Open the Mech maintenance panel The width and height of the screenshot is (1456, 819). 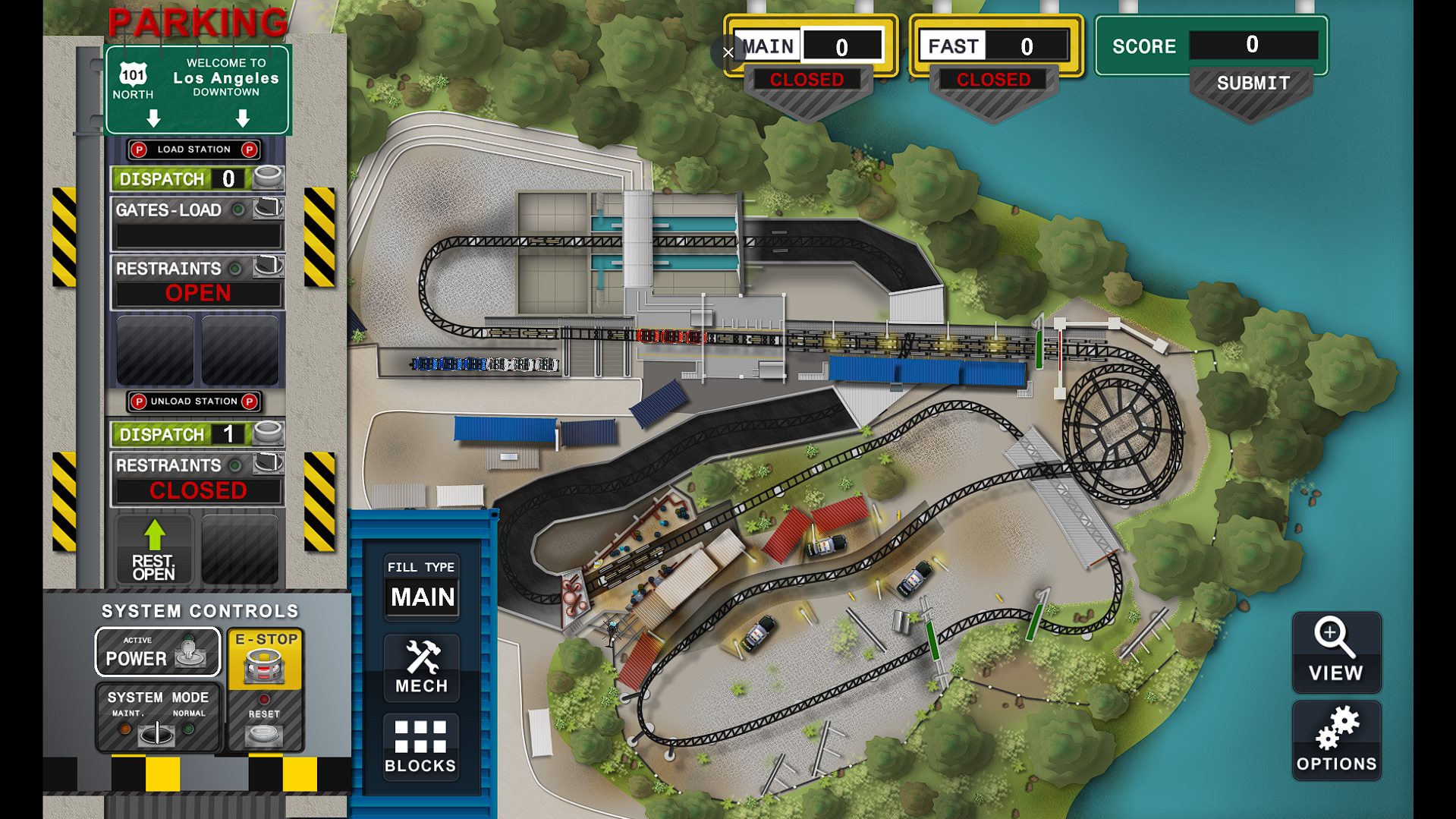[x=422, y=666]
